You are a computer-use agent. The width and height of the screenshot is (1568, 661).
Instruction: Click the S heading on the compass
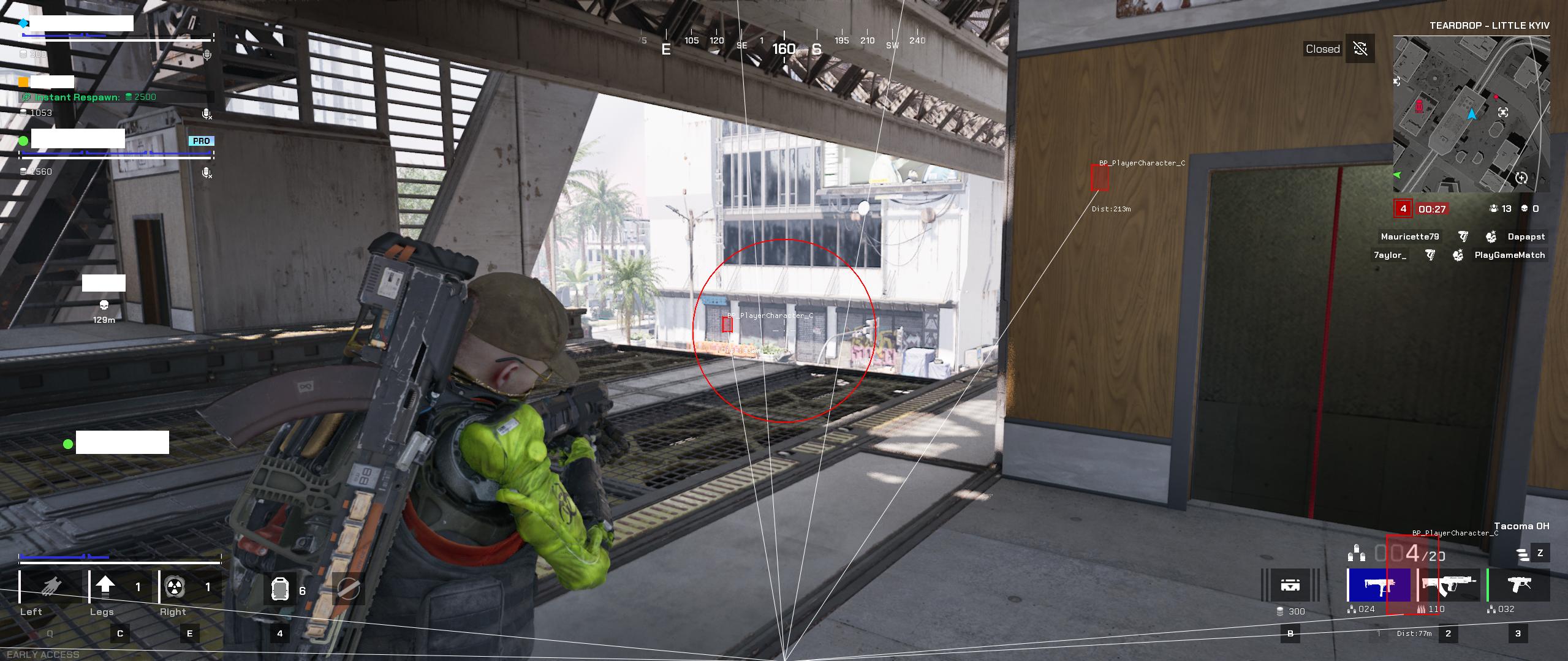coord(816,49)
